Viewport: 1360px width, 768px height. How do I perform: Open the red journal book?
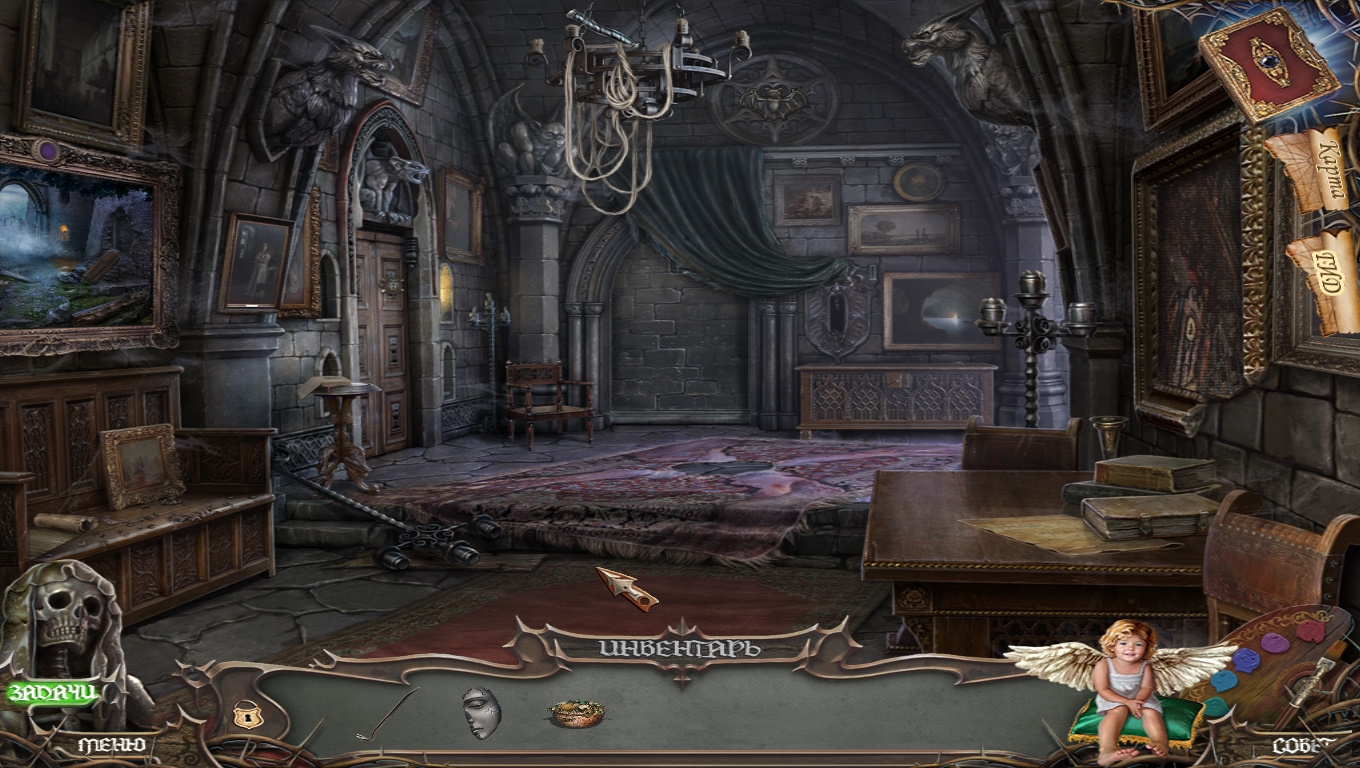1268,63
